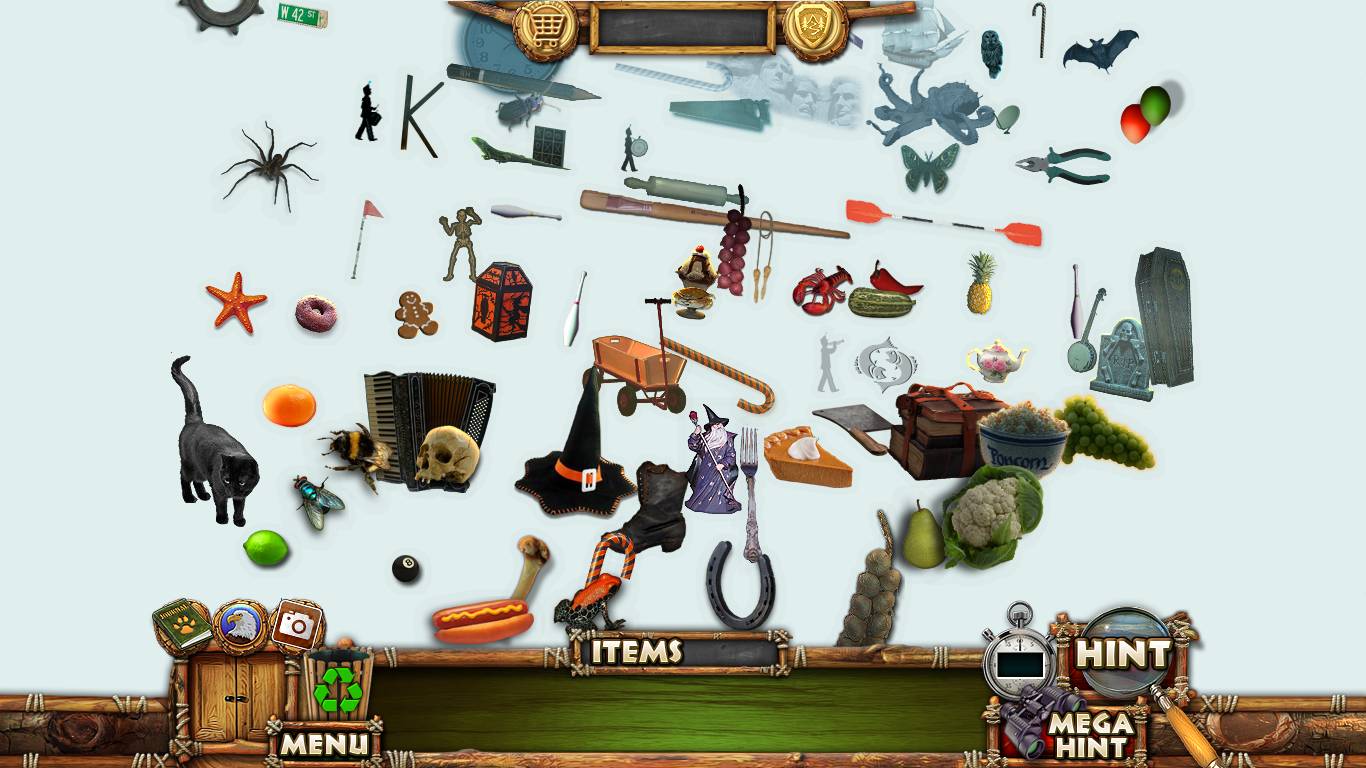
Task: Show the Items list
Action: click(x=636, y=652)
